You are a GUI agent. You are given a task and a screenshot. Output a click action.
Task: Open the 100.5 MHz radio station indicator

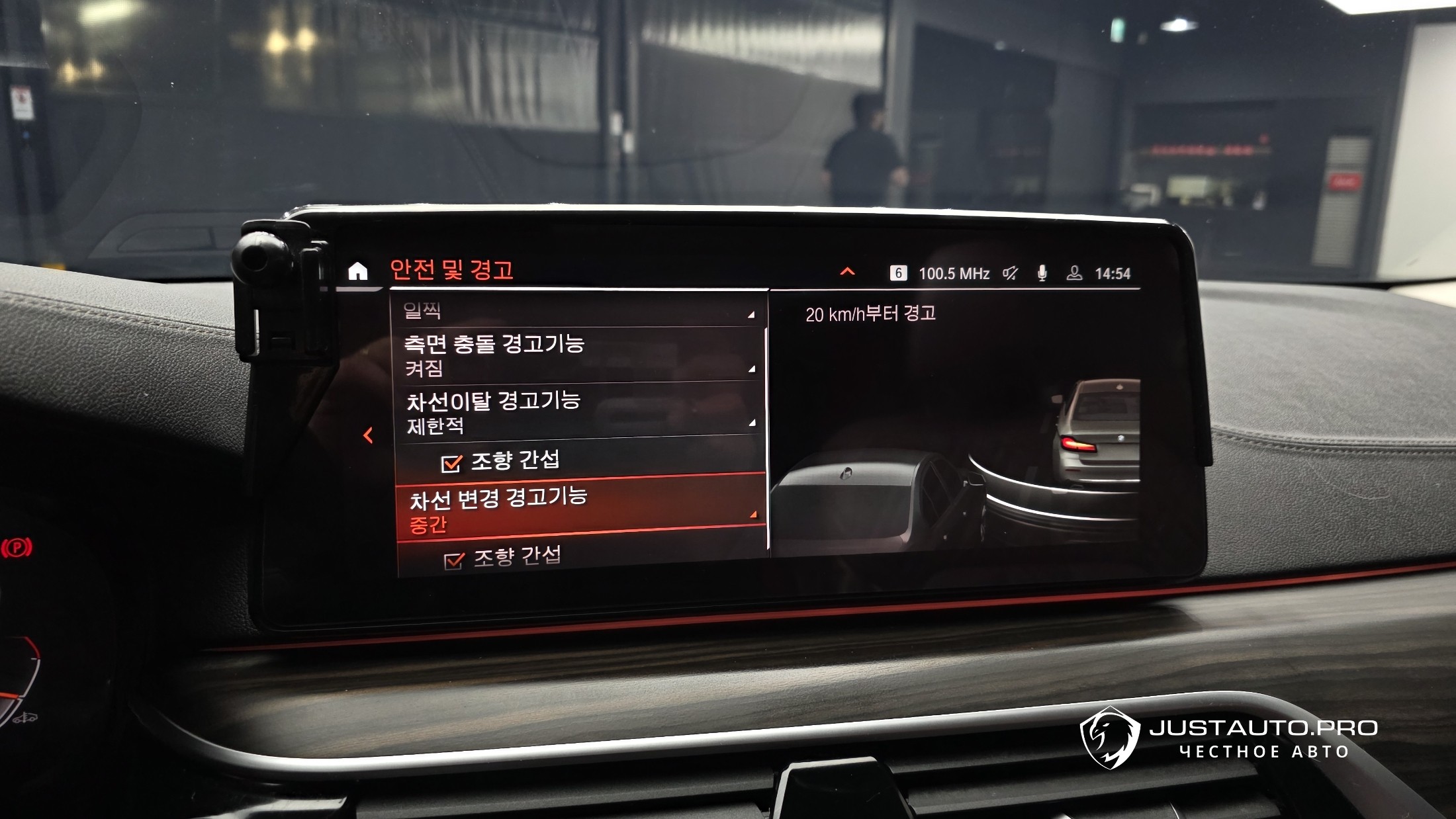coord(953,274)
